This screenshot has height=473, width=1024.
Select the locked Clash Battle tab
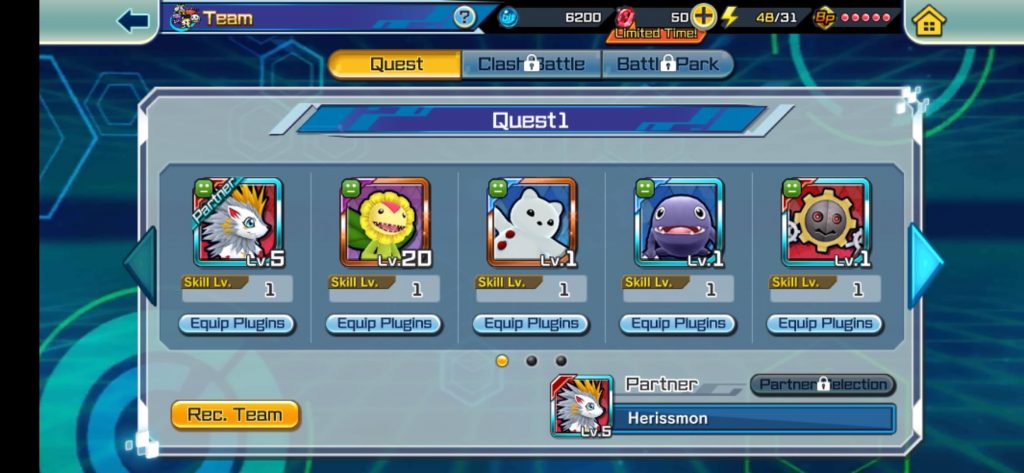(x=531, y=64)
